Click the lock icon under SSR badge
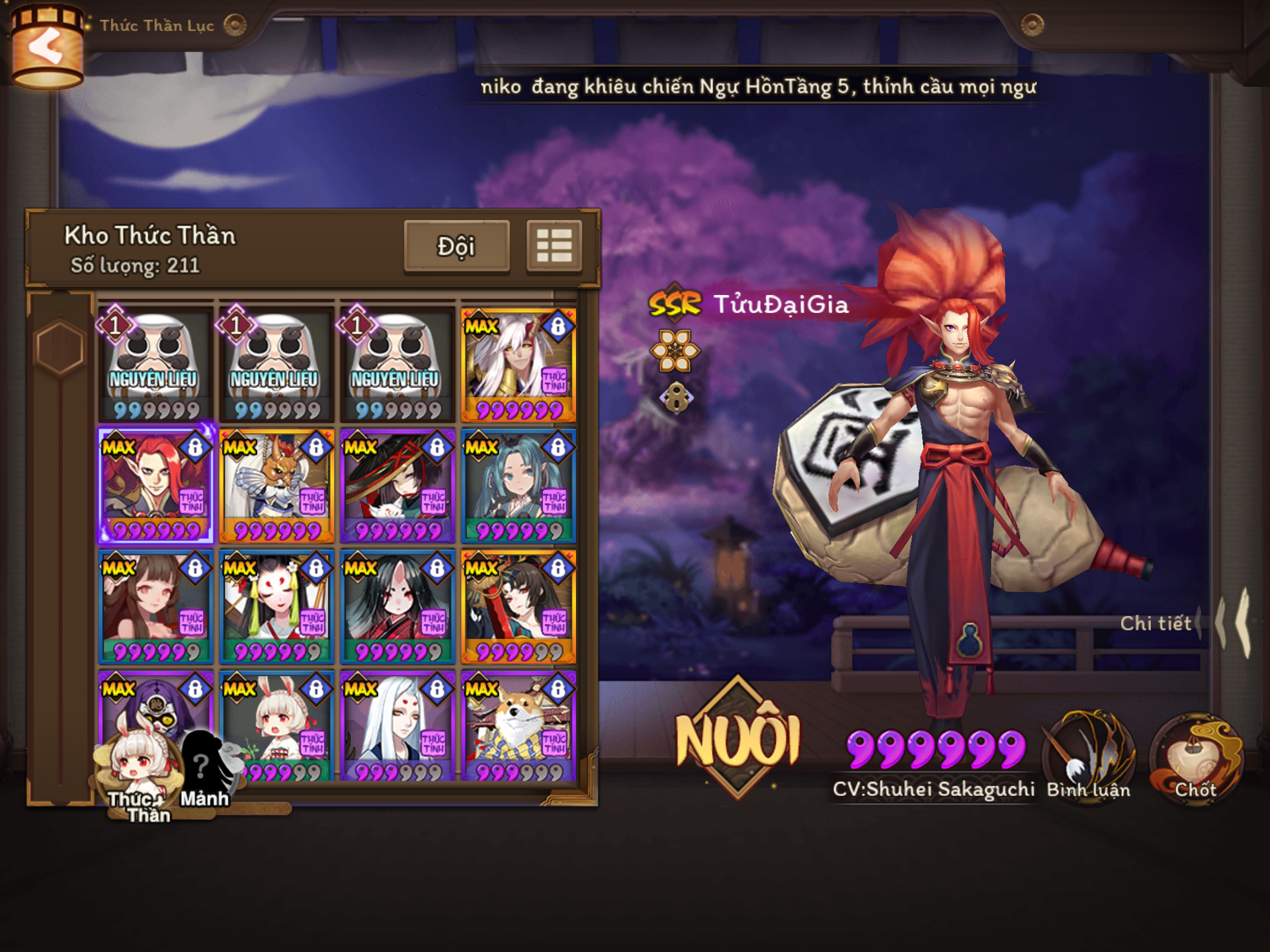 pyautogui.click(x=675, y=398)
